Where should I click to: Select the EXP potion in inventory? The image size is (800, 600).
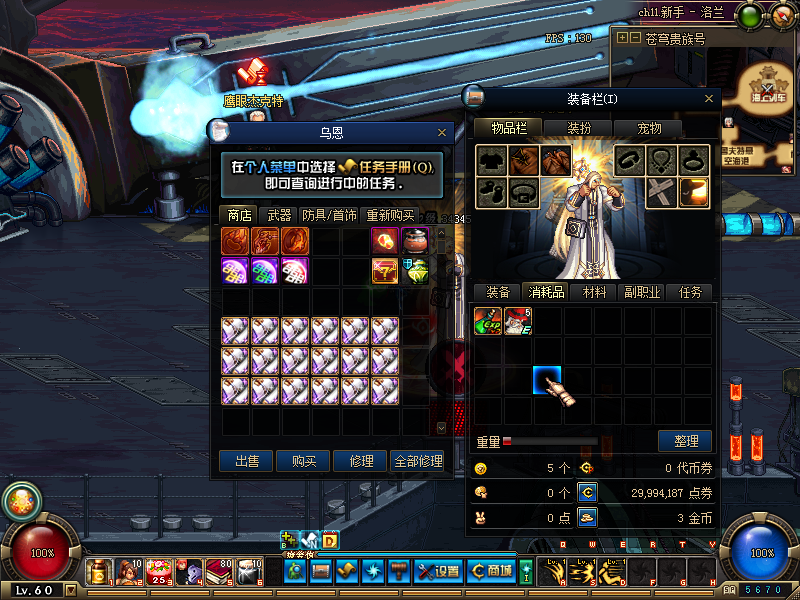[x=488, y=321]
